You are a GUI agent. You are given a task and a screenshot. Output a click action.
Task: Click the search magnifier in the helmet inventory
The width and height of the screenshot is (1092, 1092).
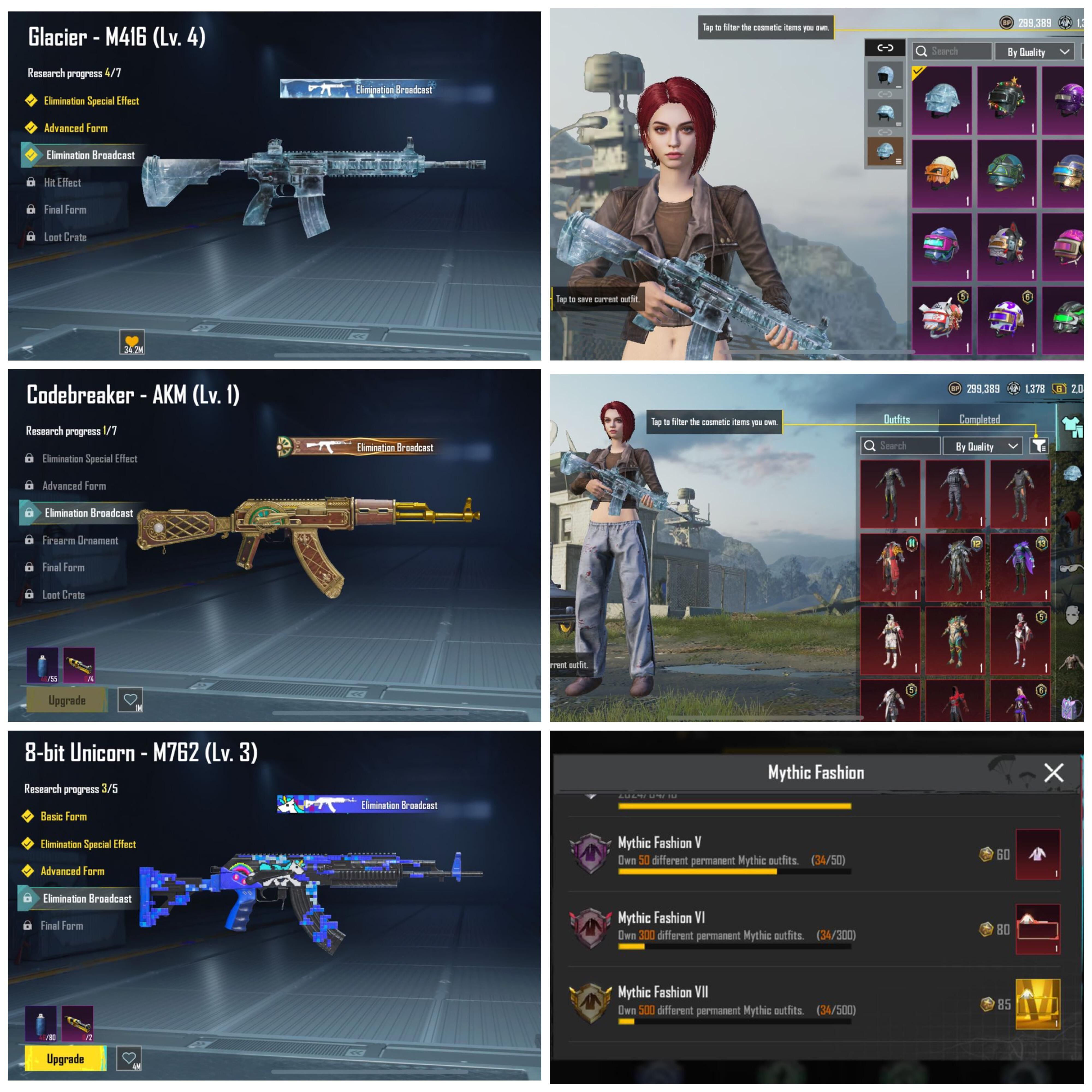point(921,51)
